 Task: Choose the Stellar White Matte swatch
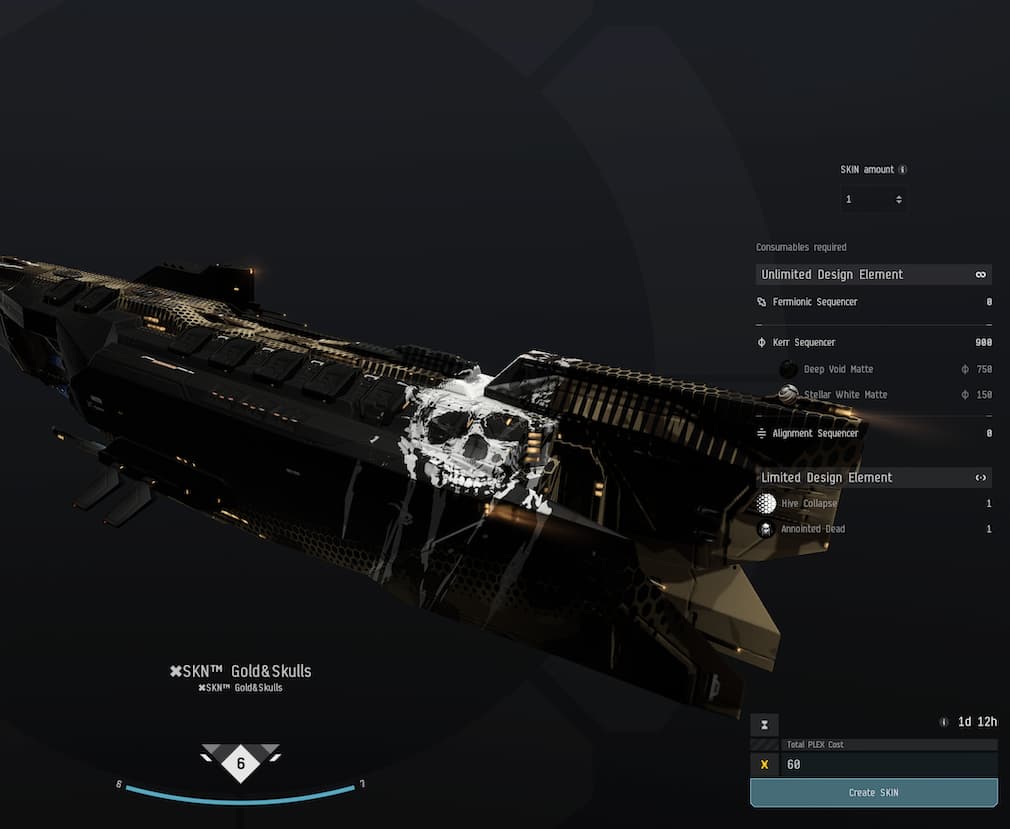pyautogui.click(x=788, y=394)
